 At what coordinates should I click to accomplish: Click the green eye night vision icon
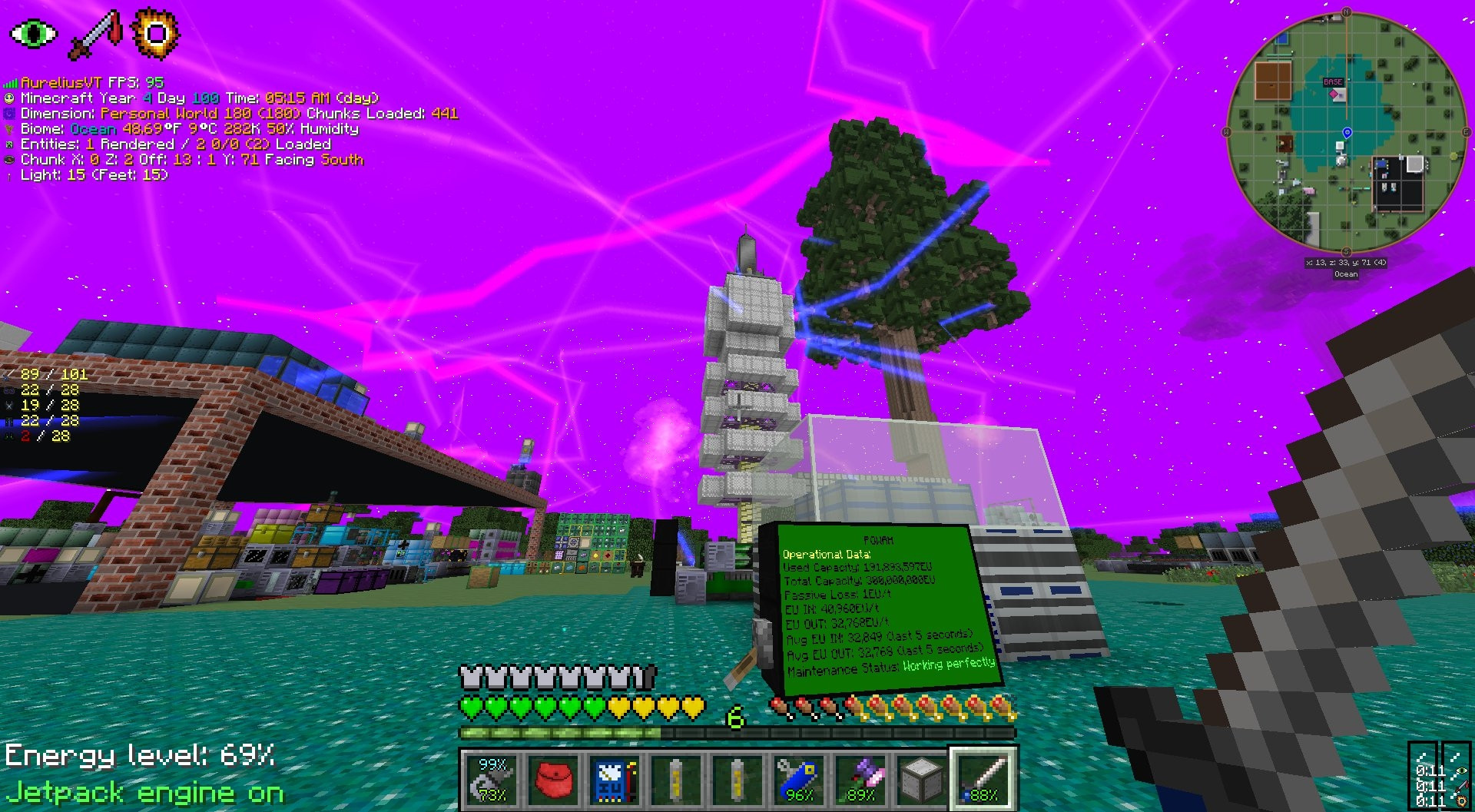[33, 34]
